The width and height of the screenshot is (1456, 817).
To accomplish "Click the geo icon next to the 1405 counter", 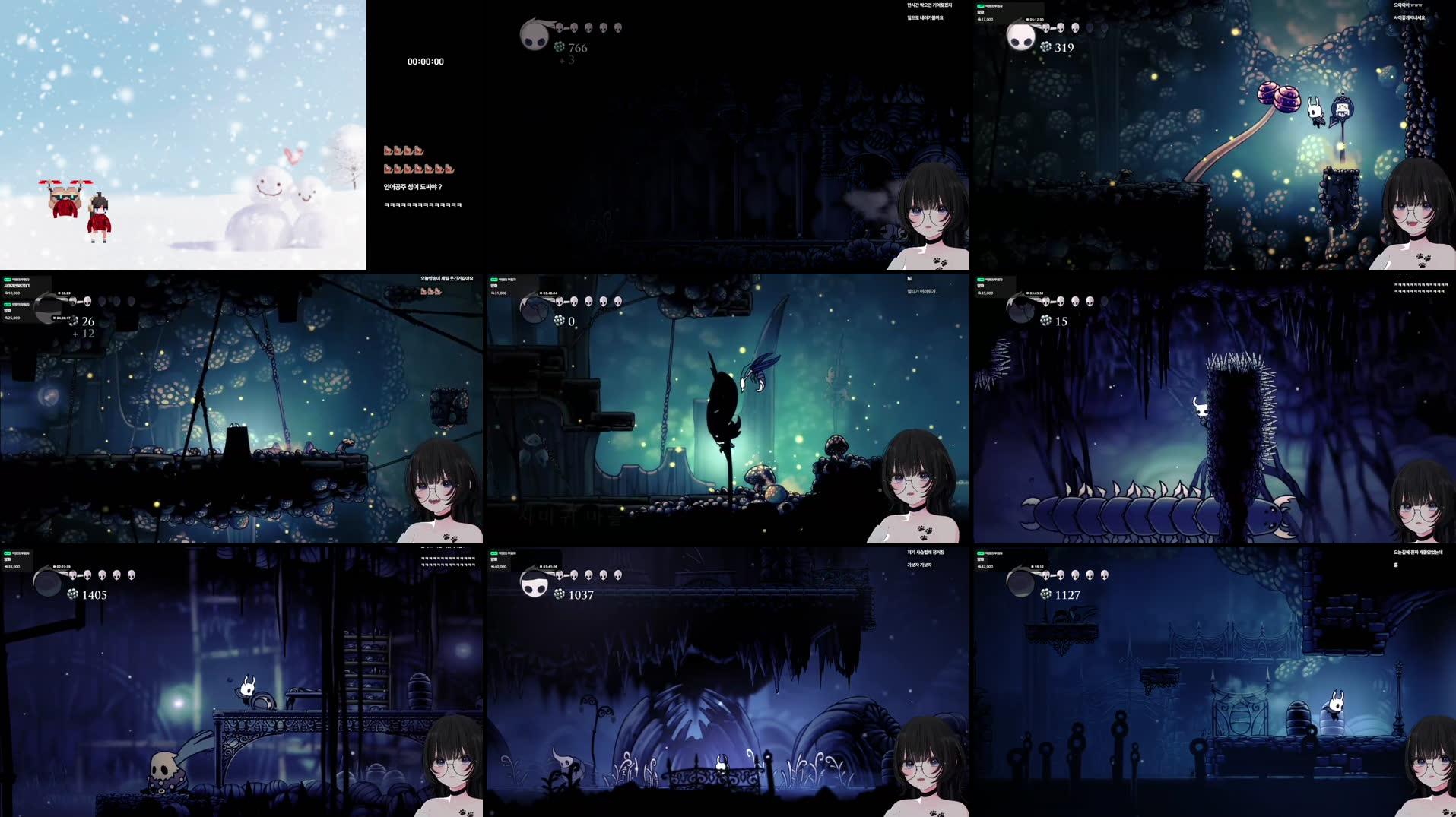I will [x=72, y=594].
